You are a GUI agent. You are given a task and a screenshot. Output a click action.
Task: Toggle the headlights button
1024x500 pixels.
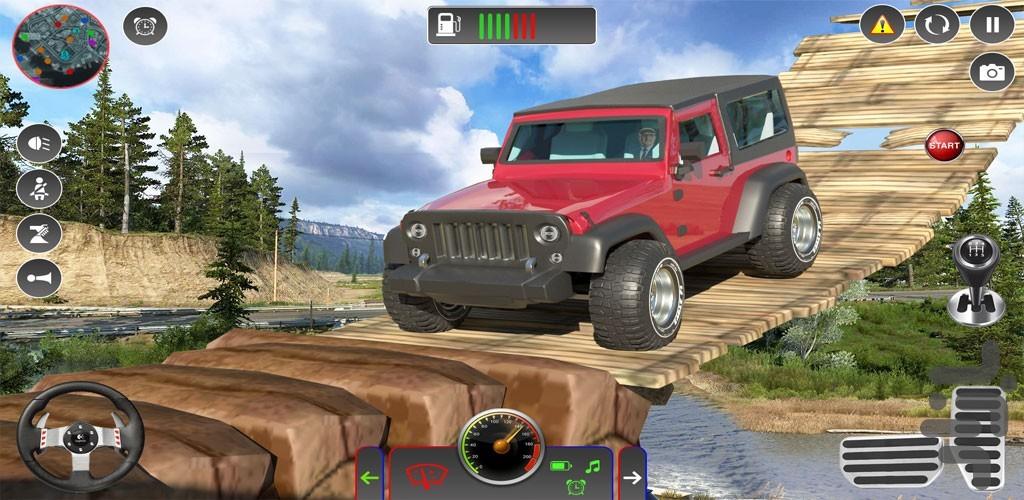[39, 143]
